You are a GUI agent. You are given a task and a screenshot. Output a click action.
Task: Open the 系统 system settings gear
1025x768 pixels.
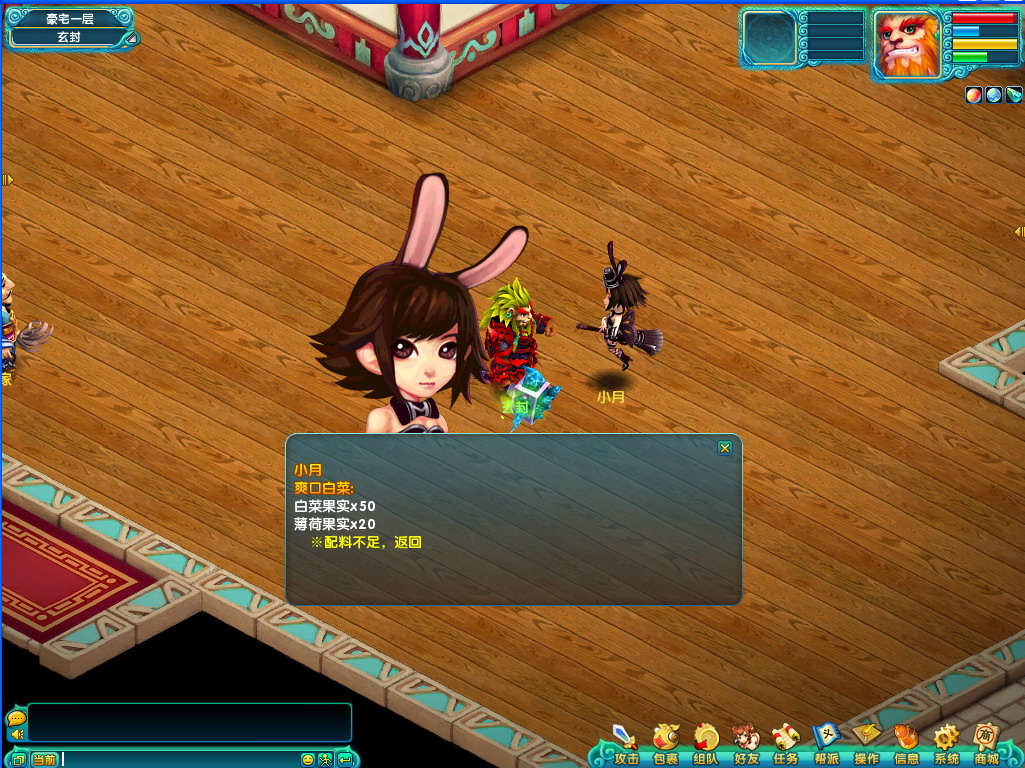click(946, 743)
